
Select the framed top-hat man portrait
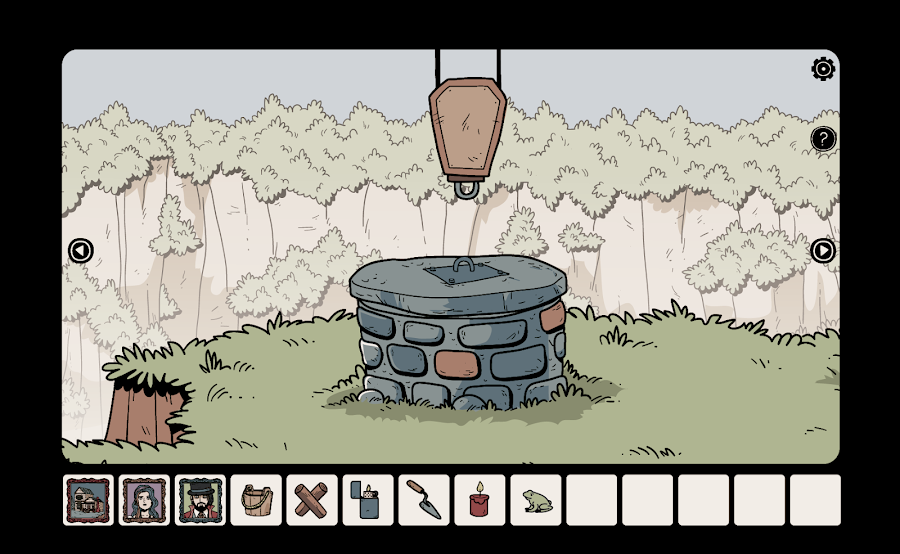(x=200, y=499)
